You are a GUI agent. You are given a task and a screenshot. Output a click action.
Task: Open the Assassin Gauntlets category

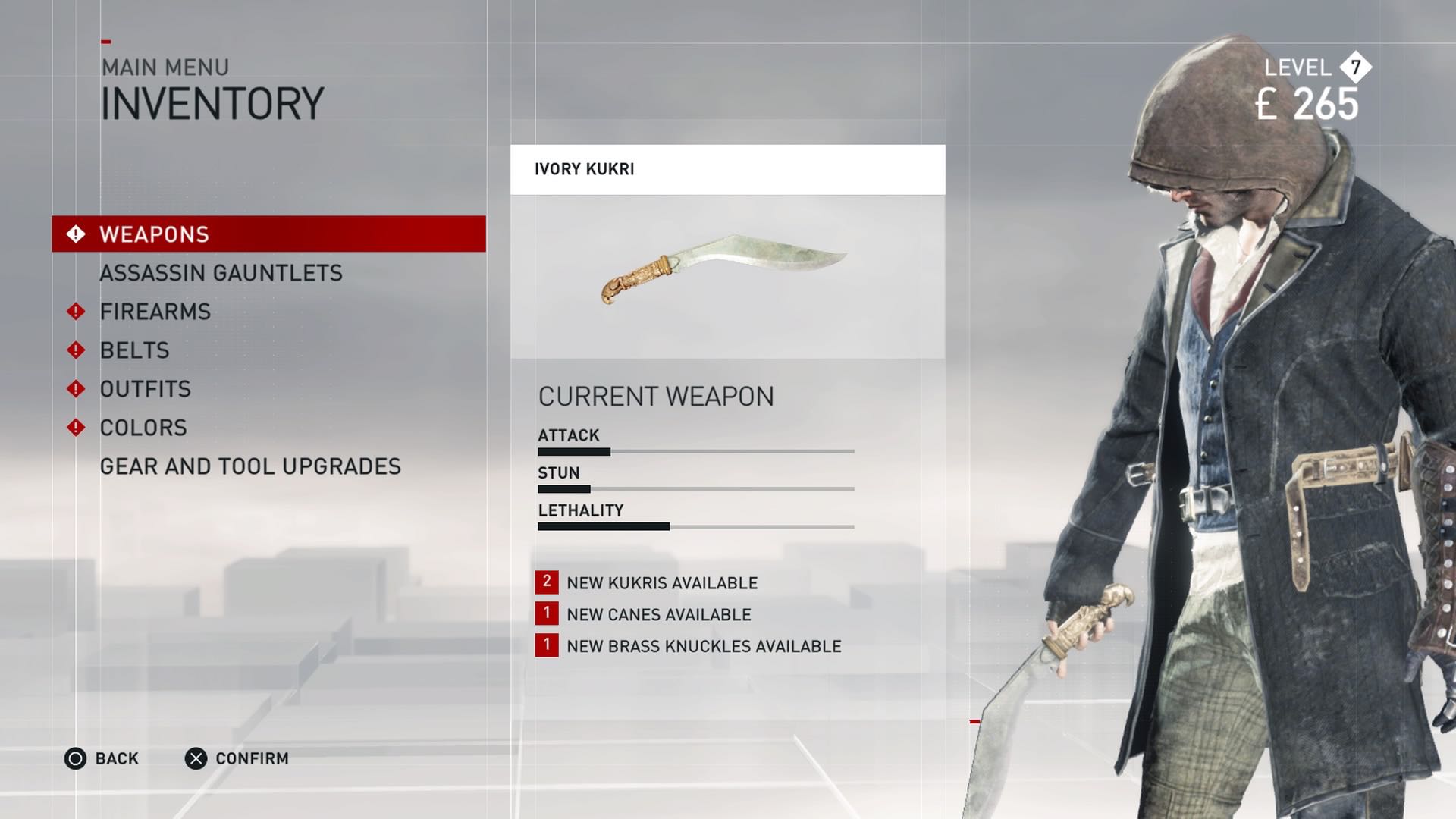coord(221,273)
